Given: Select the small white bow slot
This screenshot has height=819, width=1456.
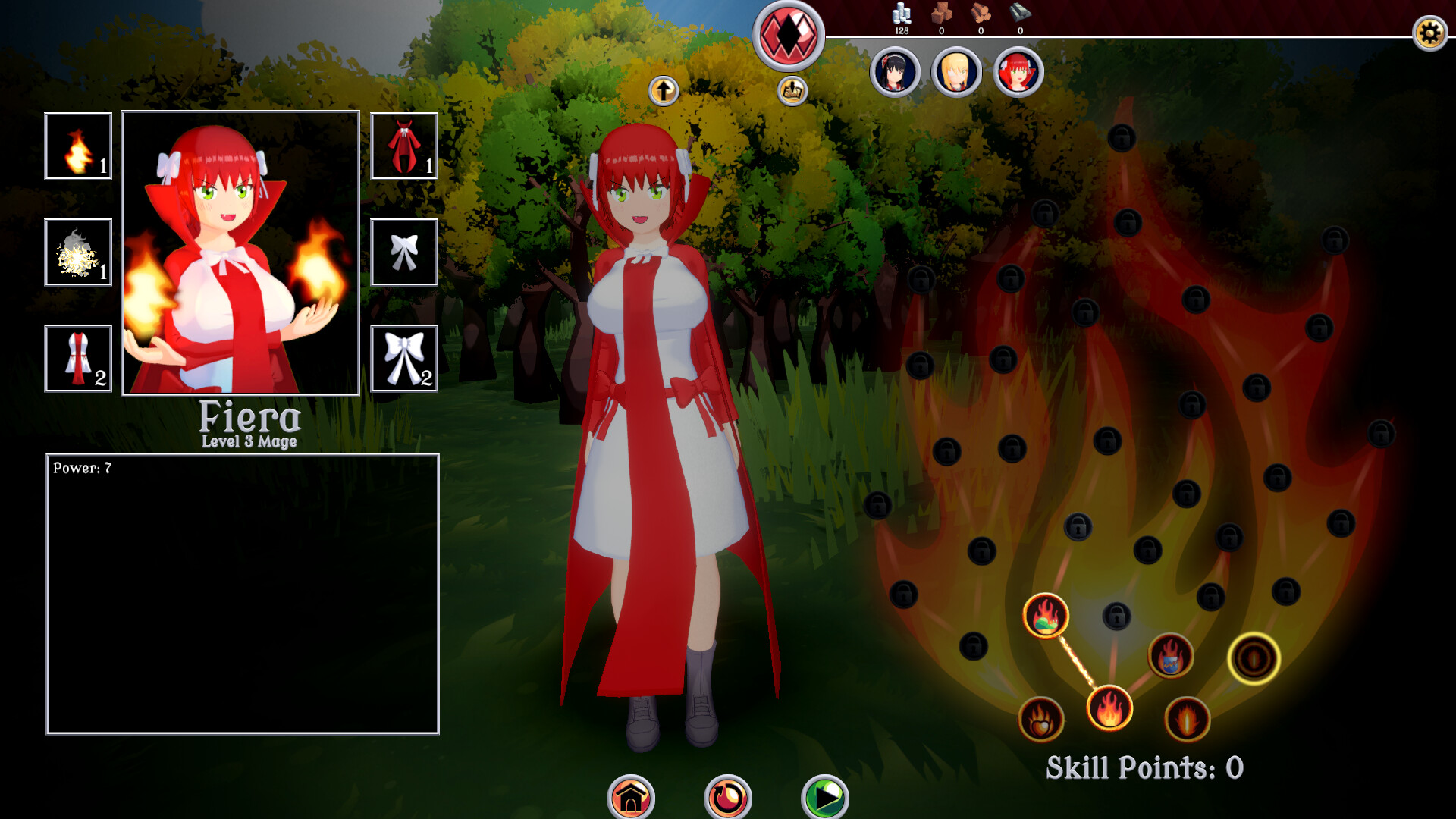Looking at the screenshot, I should point(404,253).
